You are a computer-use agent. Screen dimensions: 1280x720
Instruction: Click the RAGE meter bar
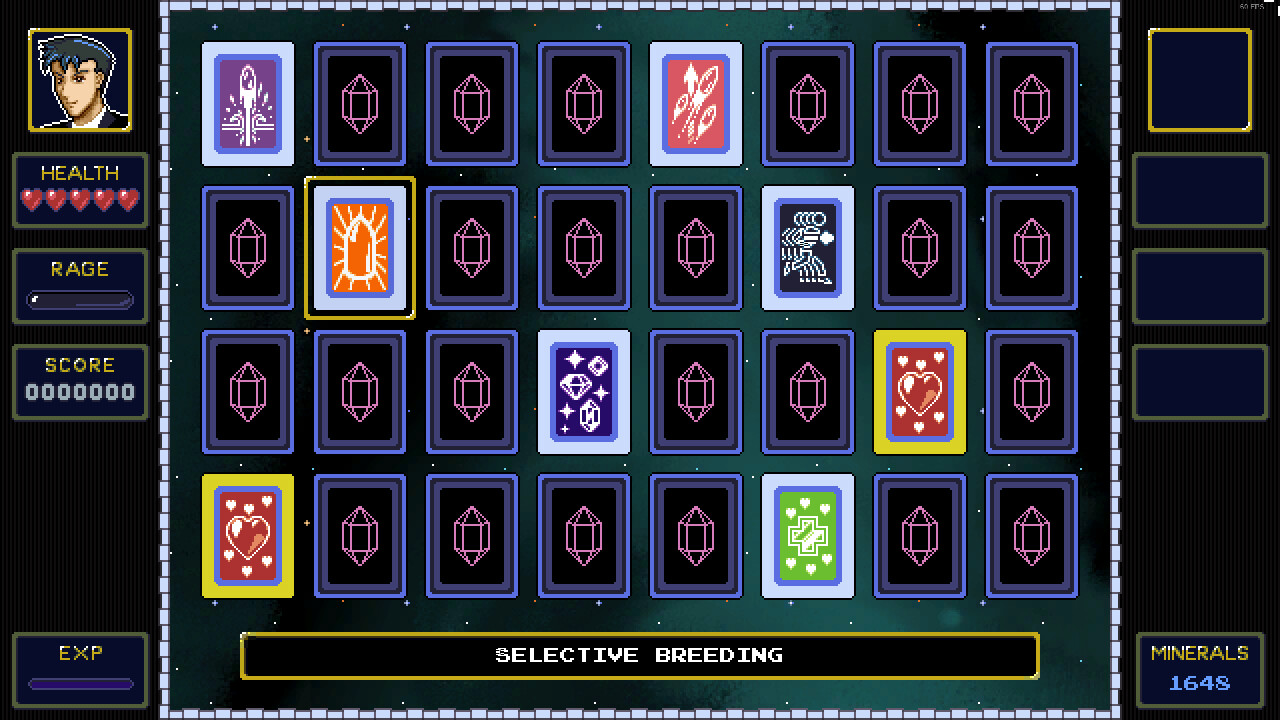point(80,298)
